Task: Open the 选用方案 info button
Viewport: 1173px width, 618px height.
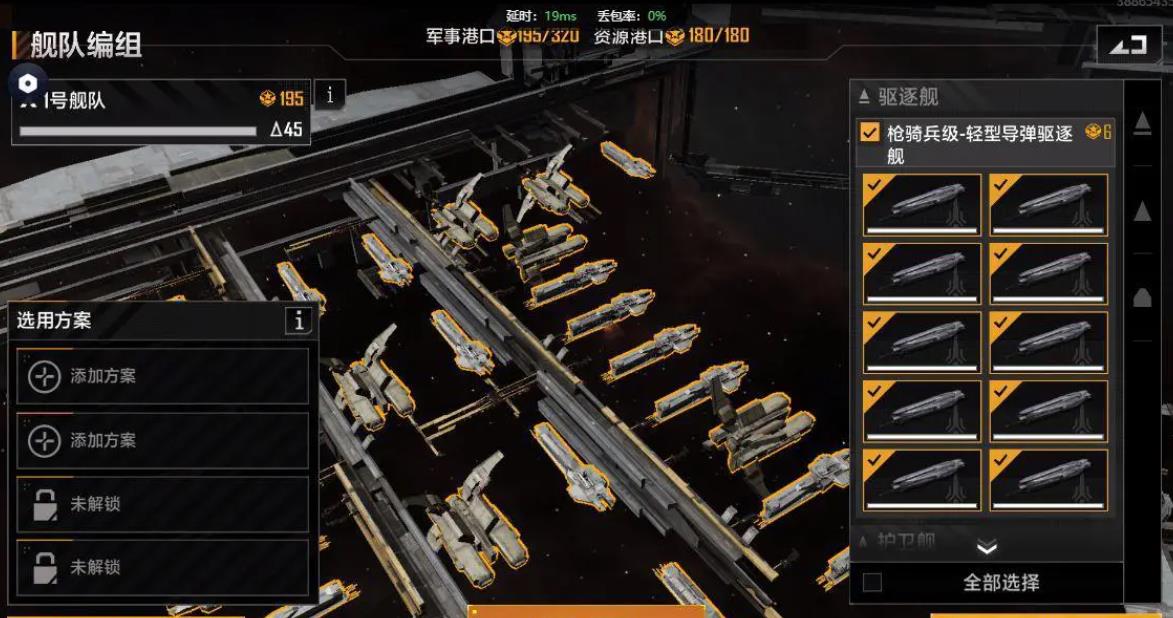Action: click(298, 320)
